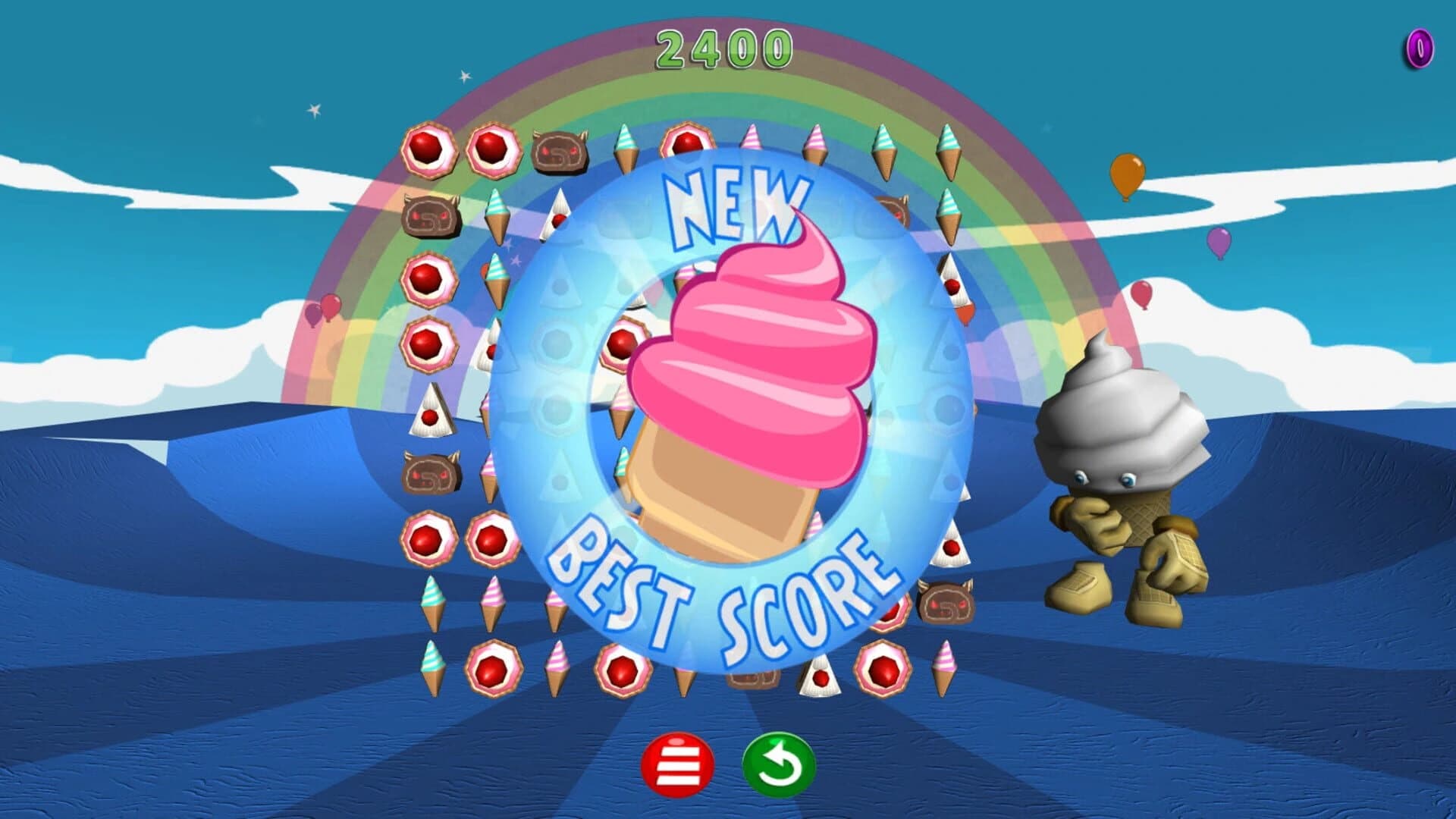The height and width of the screenshot is (819, 1456).
Task: Click the cake slice tile near bottom right
Action: (821, 677)
